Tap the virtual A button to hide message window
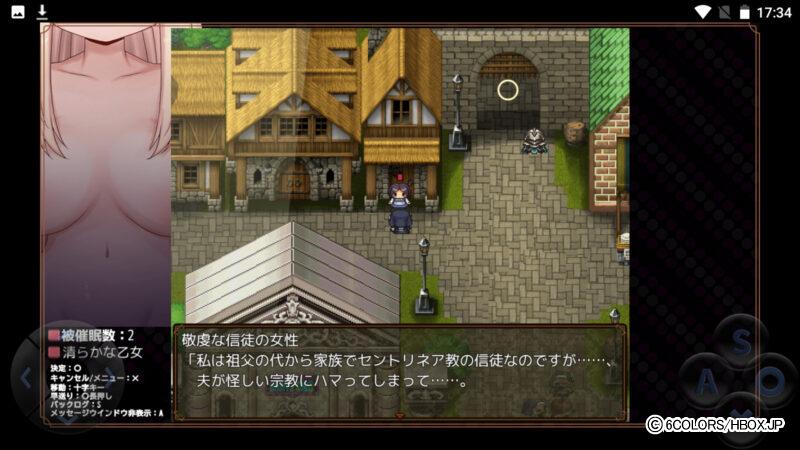The image size is (800, 450). [x=707, y=383]
